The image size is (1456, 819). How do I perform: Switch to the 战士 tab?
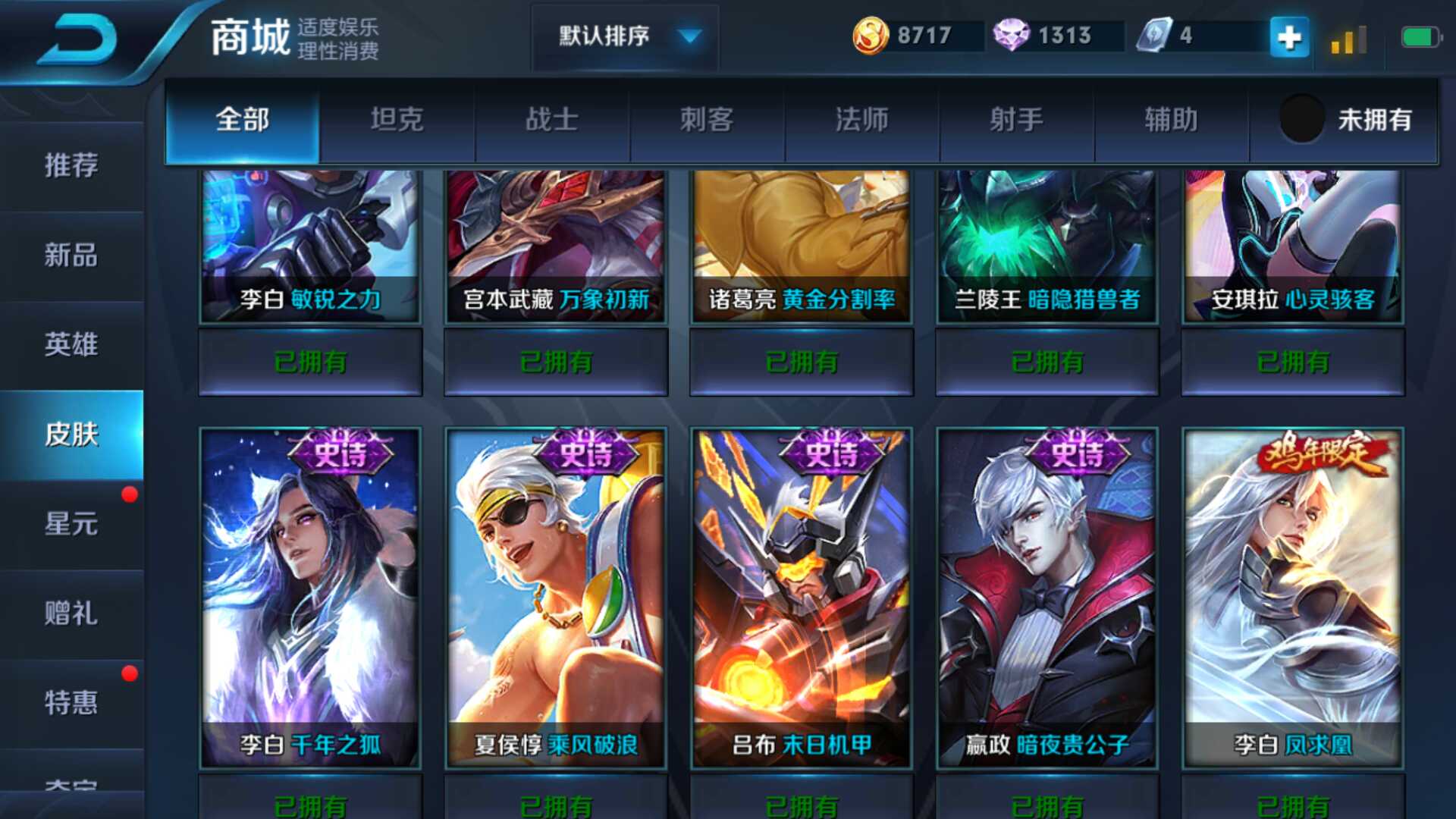point(552,120)
